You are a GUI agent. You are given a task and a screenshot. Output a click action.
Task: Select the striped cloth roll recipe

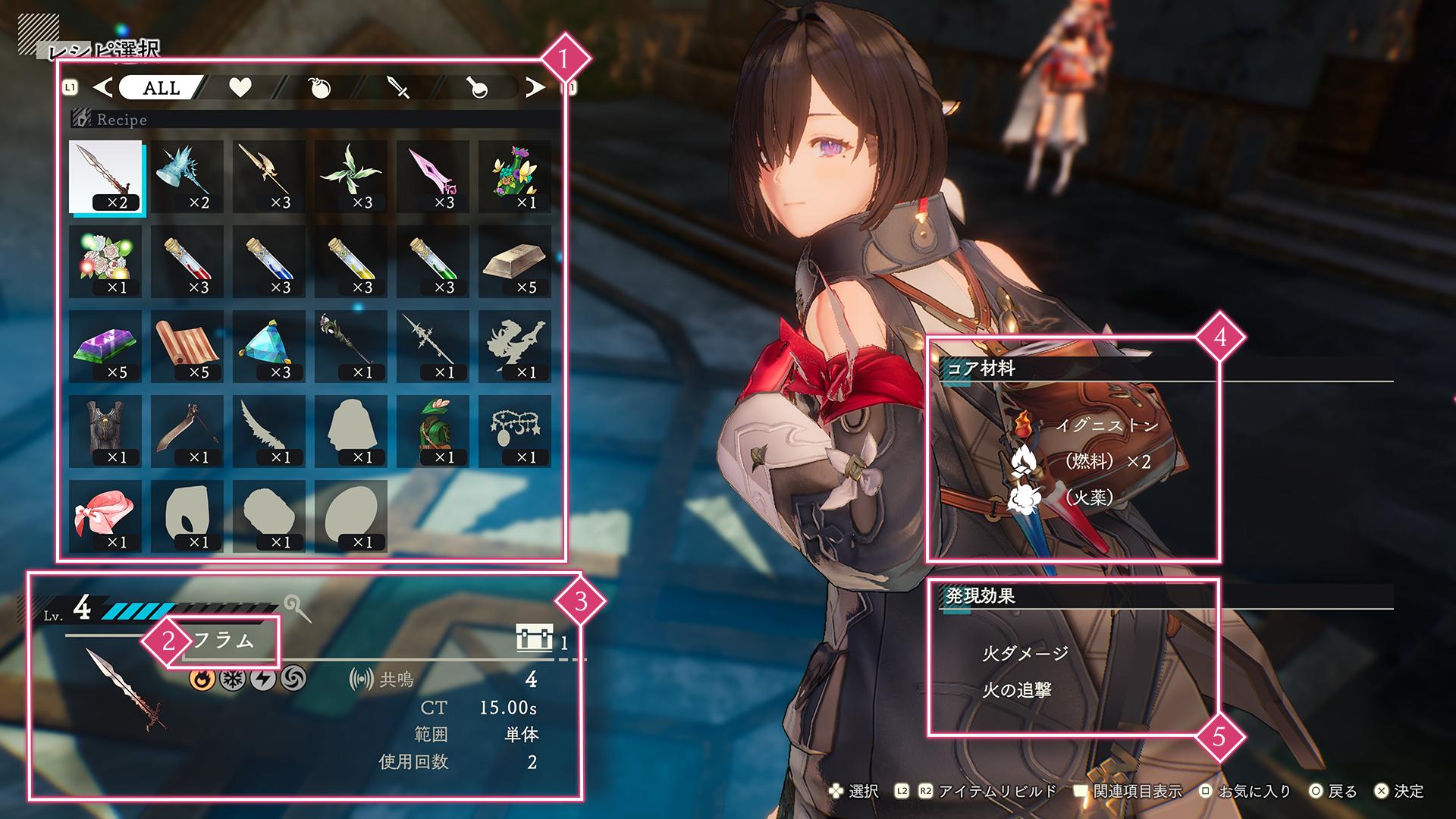[187, 347]
